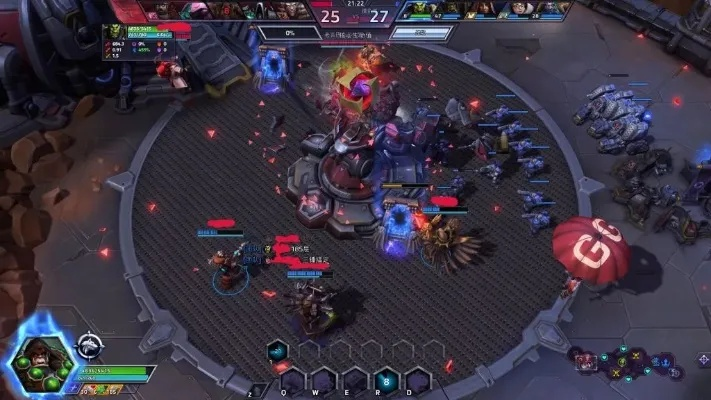The height and width of the screenshot is (400, 711).
Task: Select the wolf mount icon
Action: [x=90, y=346]
